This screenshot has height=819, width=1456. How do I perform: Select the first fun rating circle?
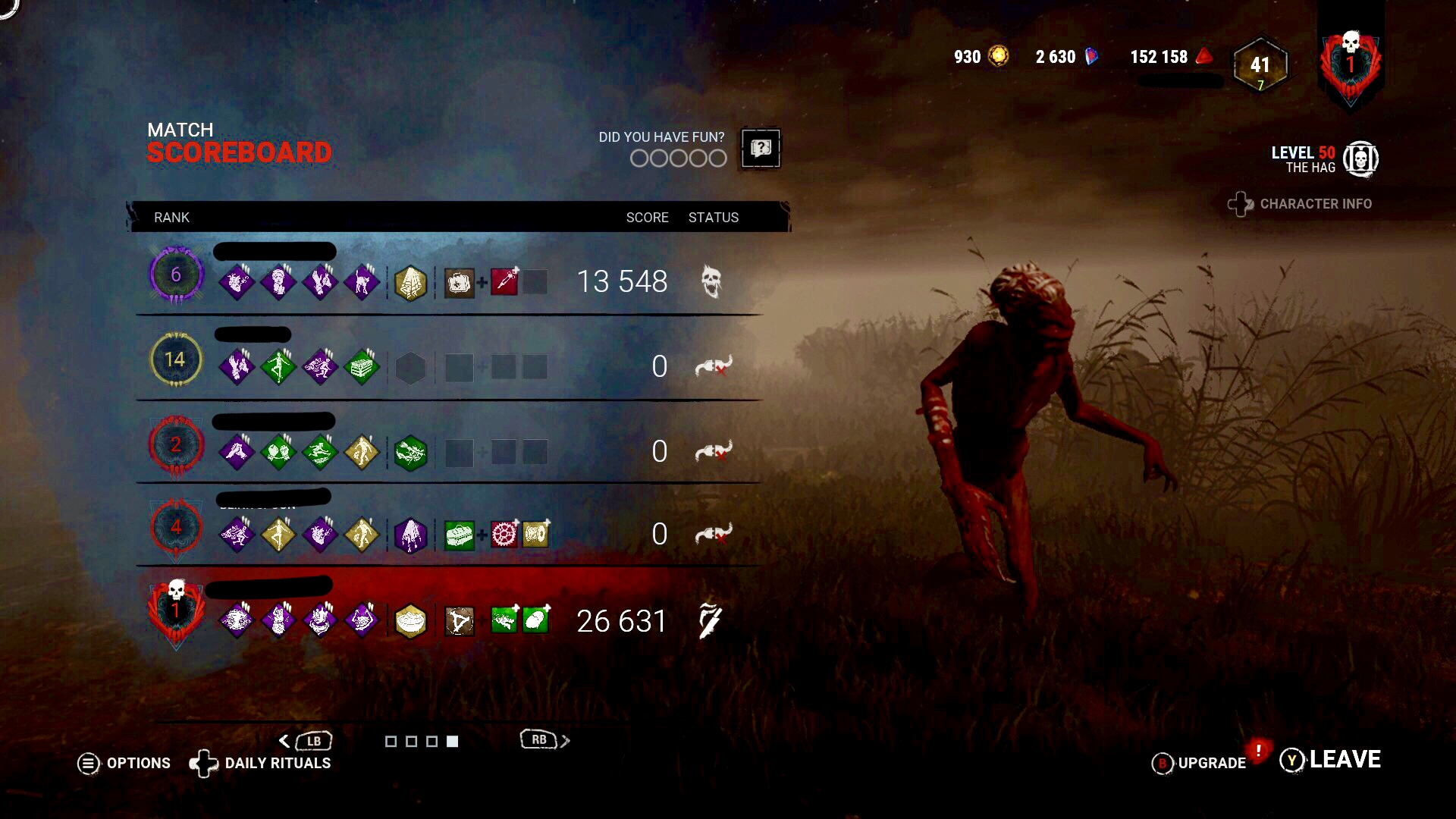(x=638, y=158)
